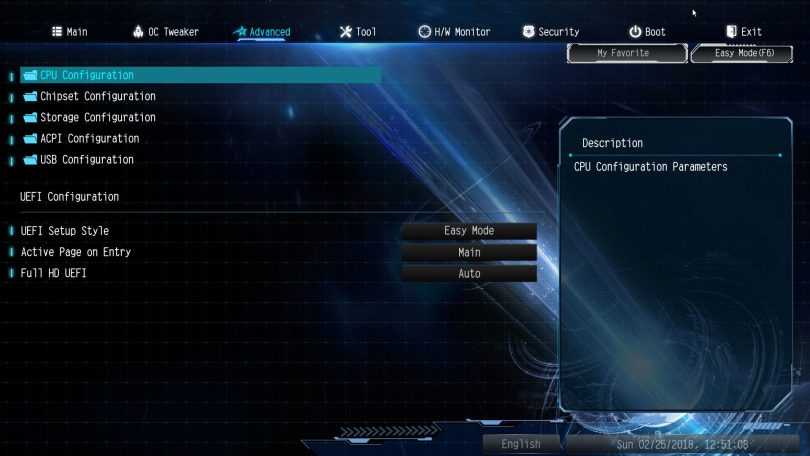The width and height of the screenshot is (810, 456).
Task: Open the OC Tweaker tab
Action: (165, 32)
